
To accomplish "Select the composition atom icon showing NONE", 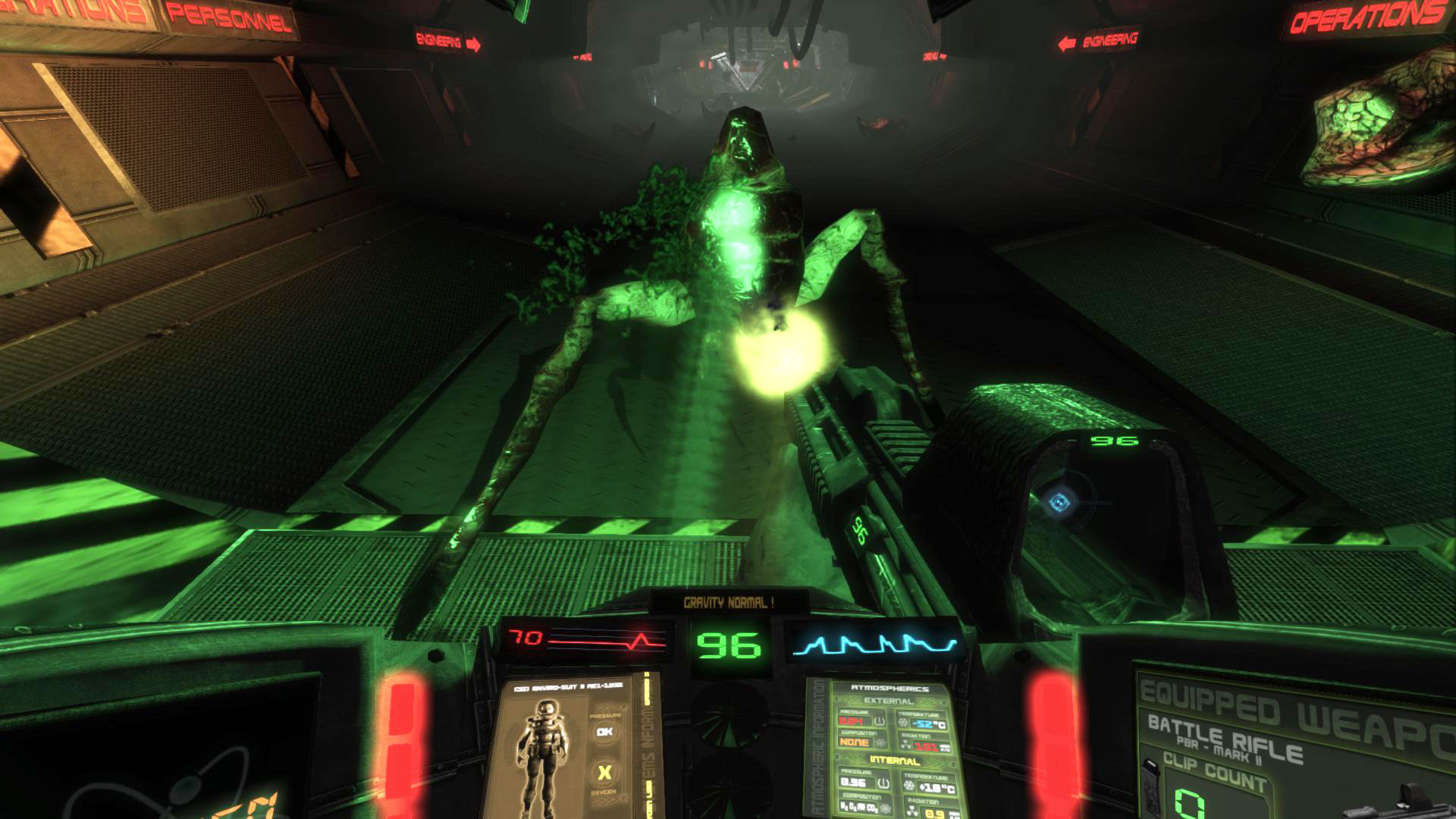I will tap(882, 743).
